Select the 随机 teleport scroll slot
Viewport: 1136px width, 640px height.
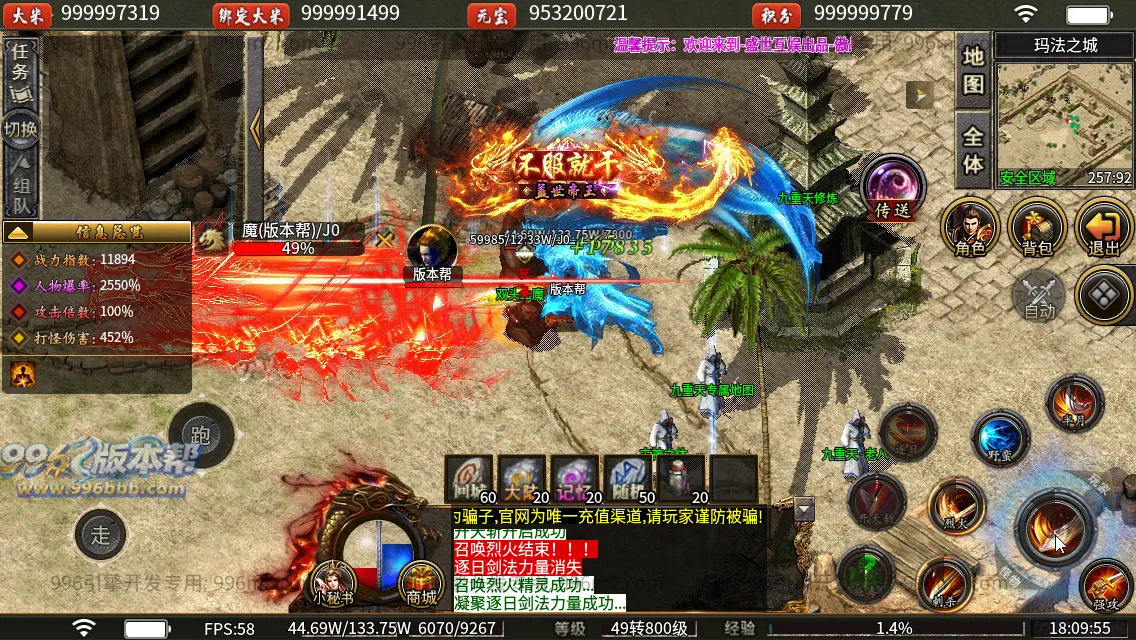[625, 478]
